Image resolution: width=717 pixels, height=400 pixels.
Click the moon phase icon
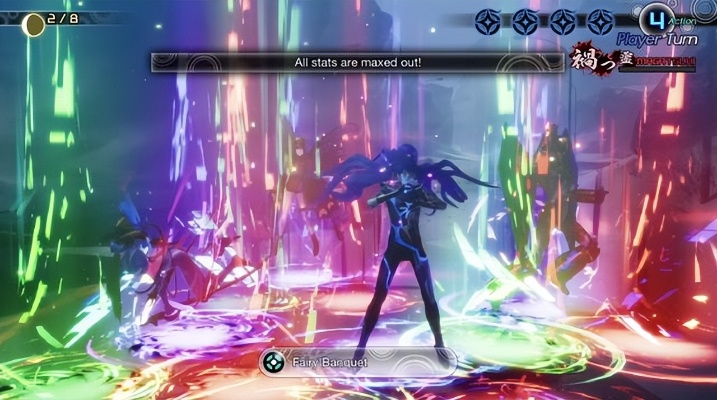click(35, 24)
